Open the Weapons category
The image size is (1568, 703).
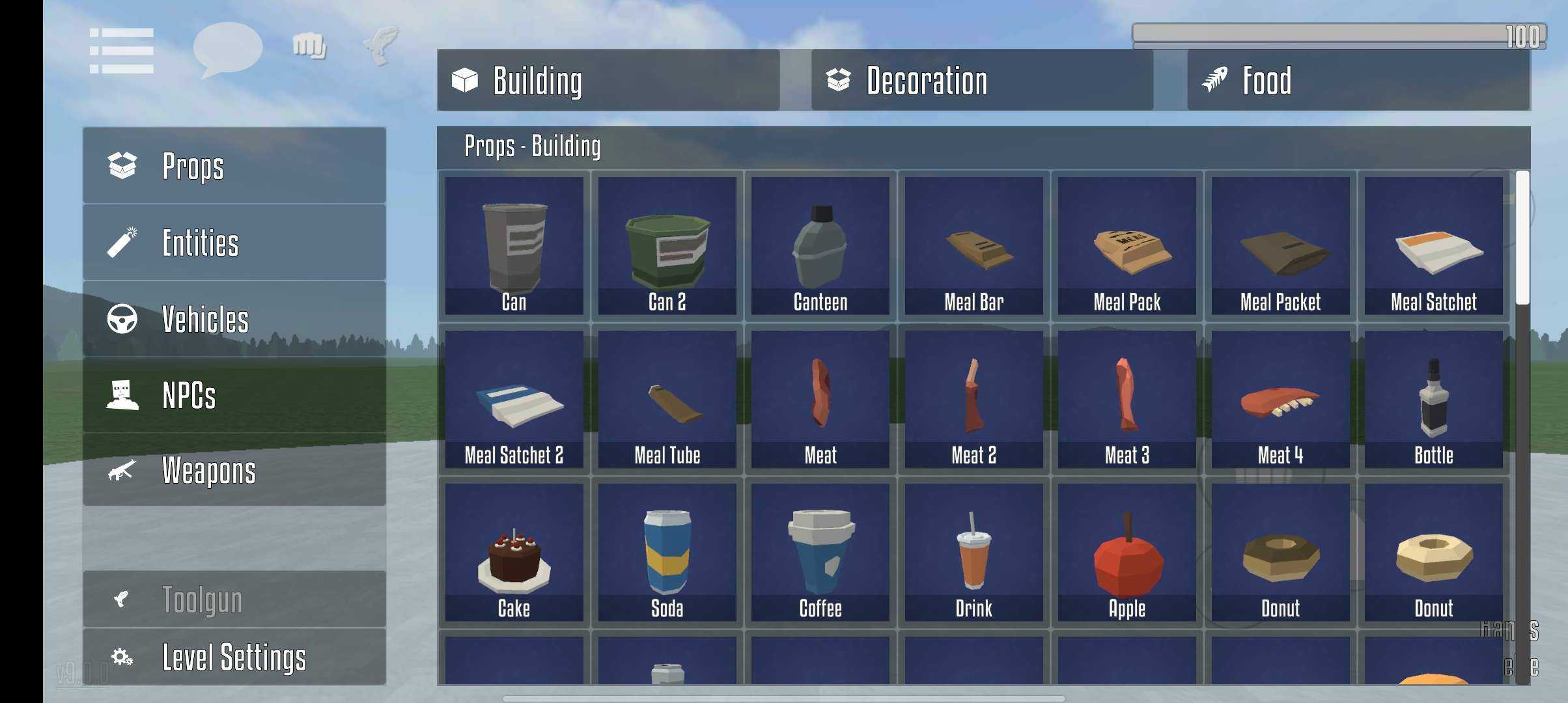tap(234, 471)
